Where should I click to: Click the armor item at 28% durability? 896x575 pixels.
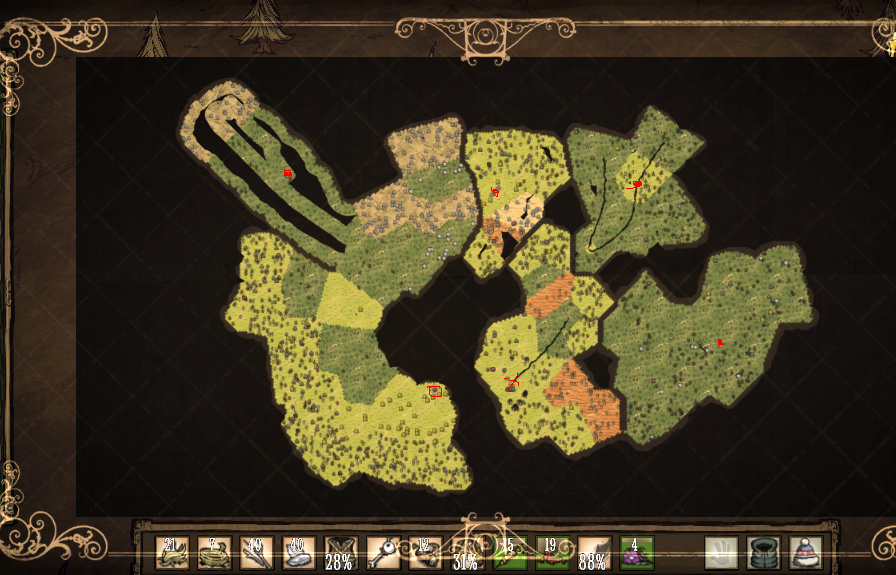pyautogui.click(x=340, y=553)
